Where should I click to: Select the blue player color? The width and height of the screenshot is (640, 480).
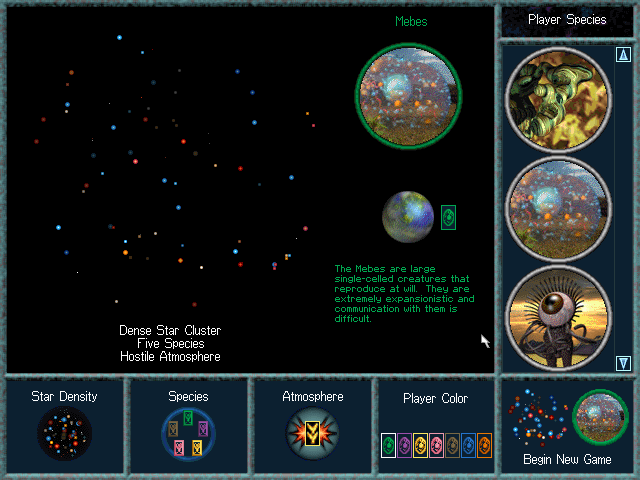(468, 445)
